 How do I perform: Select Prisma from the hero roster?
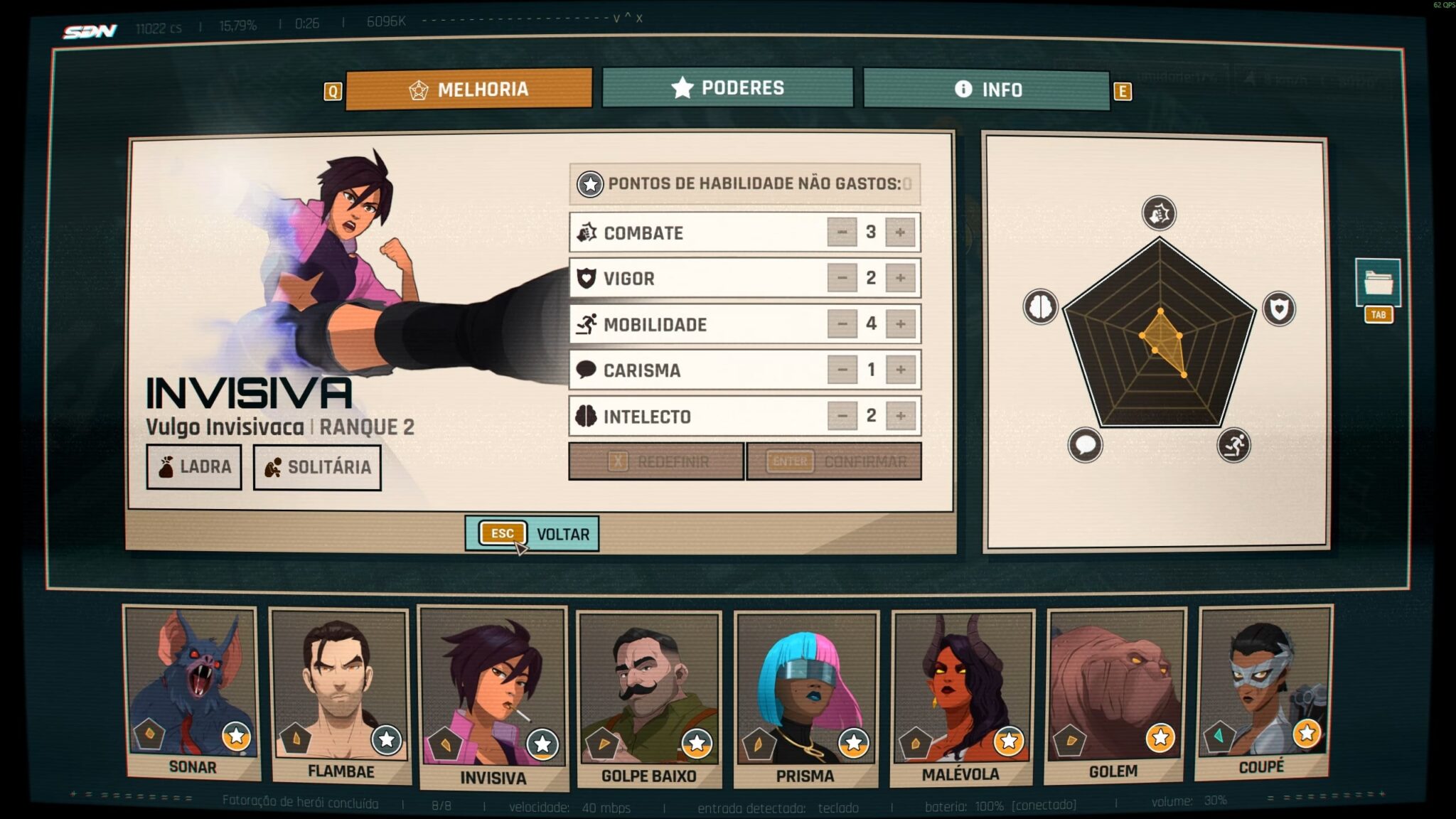805,699
